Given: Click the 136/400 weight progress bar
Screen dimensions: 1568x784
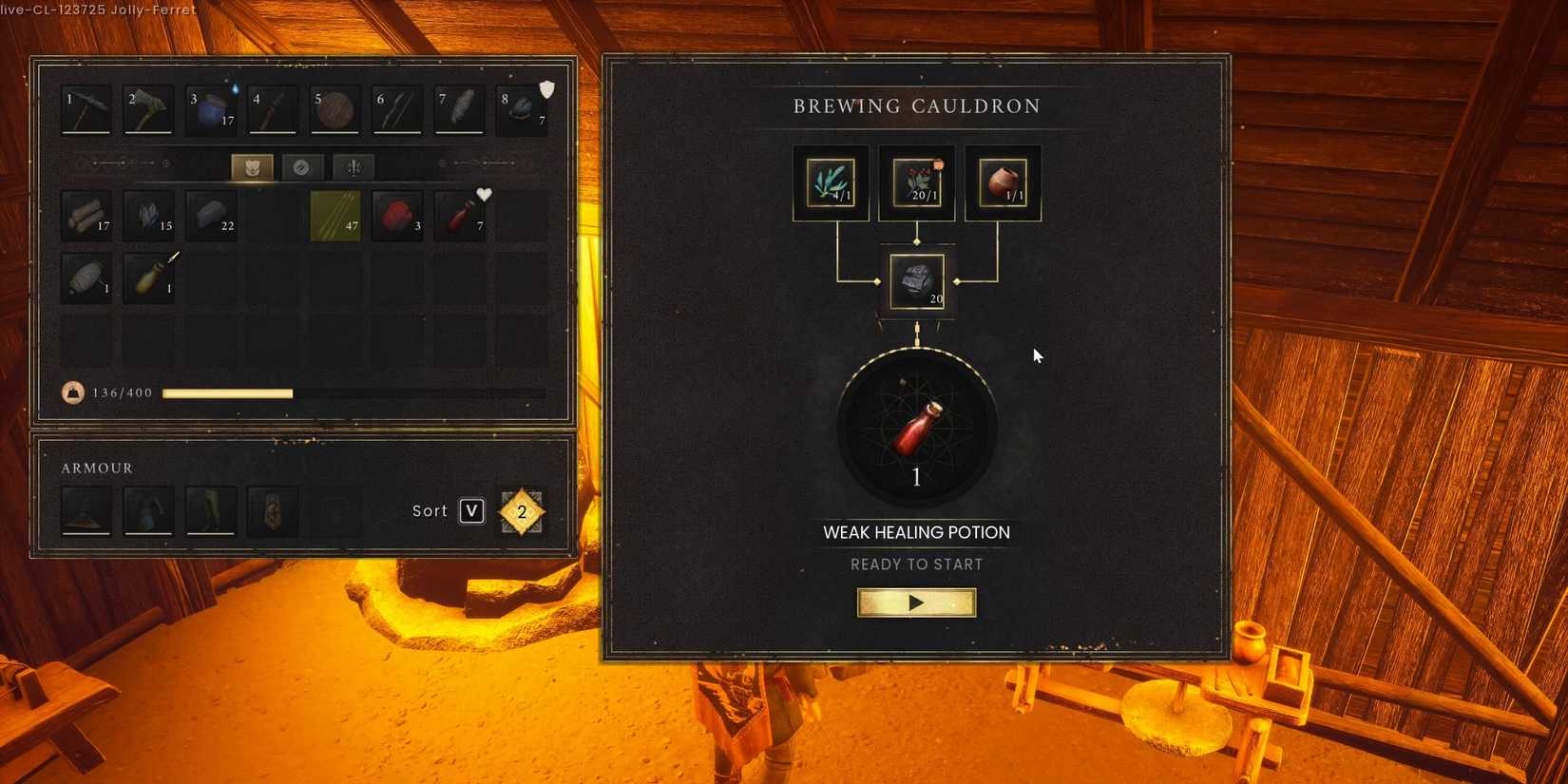Looking at the screenshot, I should coord(228,392).
